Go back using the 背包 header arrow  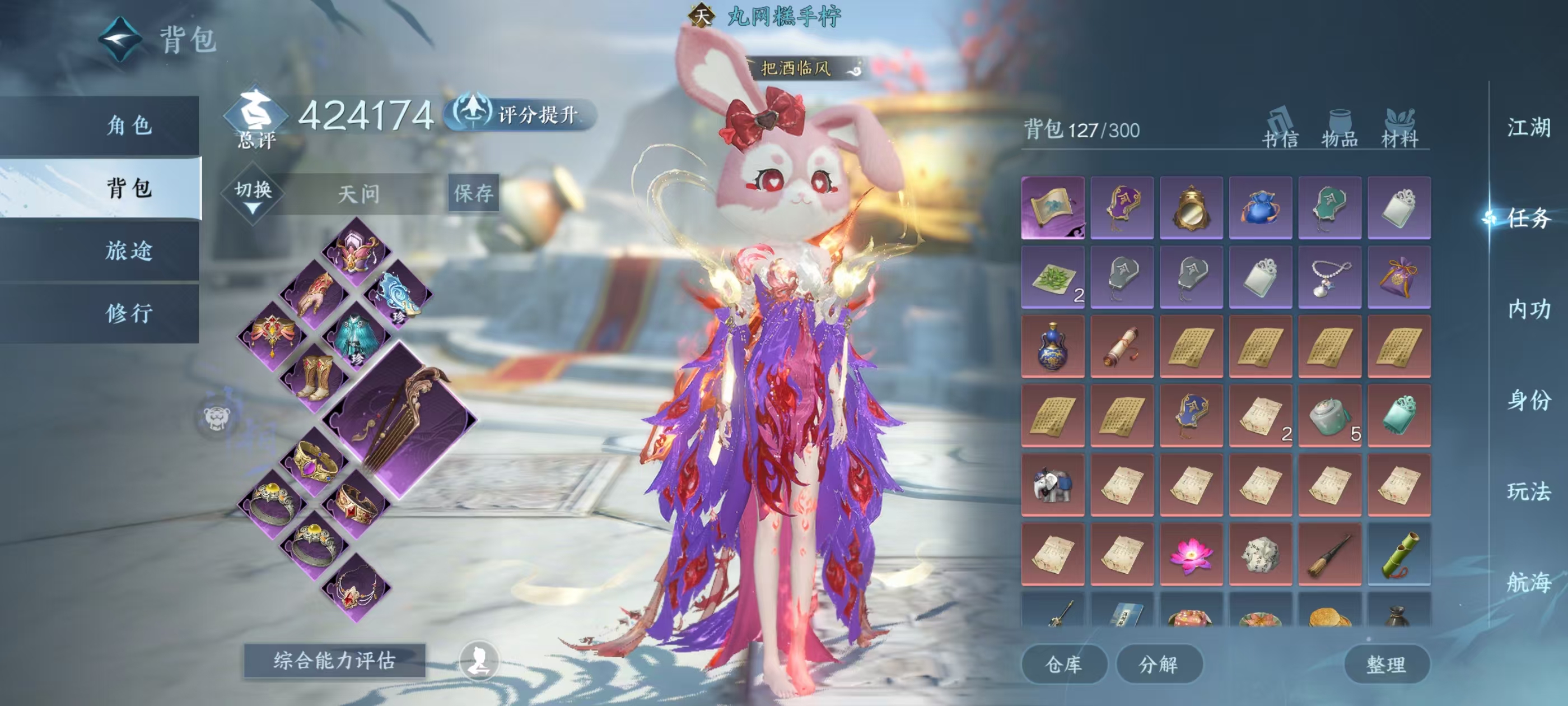coord(120,40)
